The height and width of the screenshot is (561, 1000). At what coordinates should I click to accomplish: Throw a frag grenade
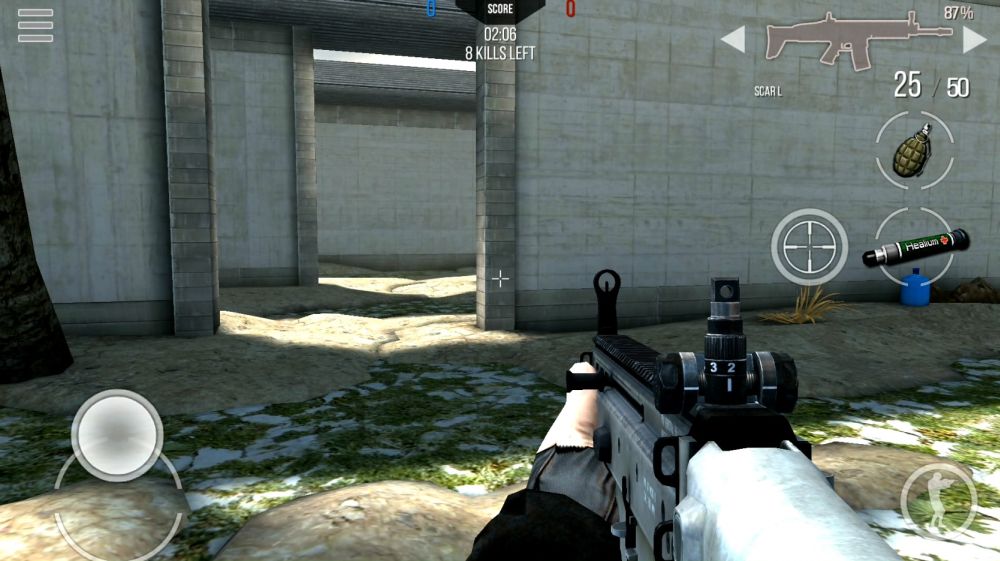coord(914,150)
